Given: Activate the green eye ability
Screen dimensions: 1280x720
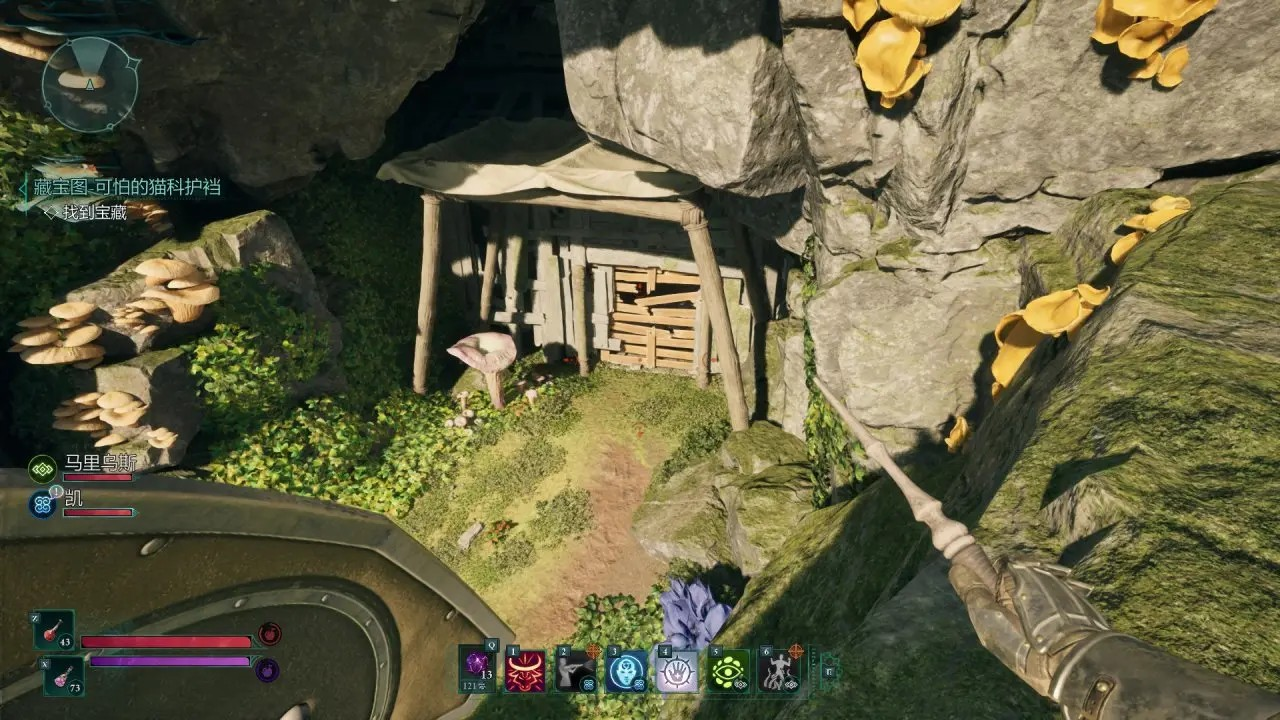Looking at the screenshot, I should 729,671.
